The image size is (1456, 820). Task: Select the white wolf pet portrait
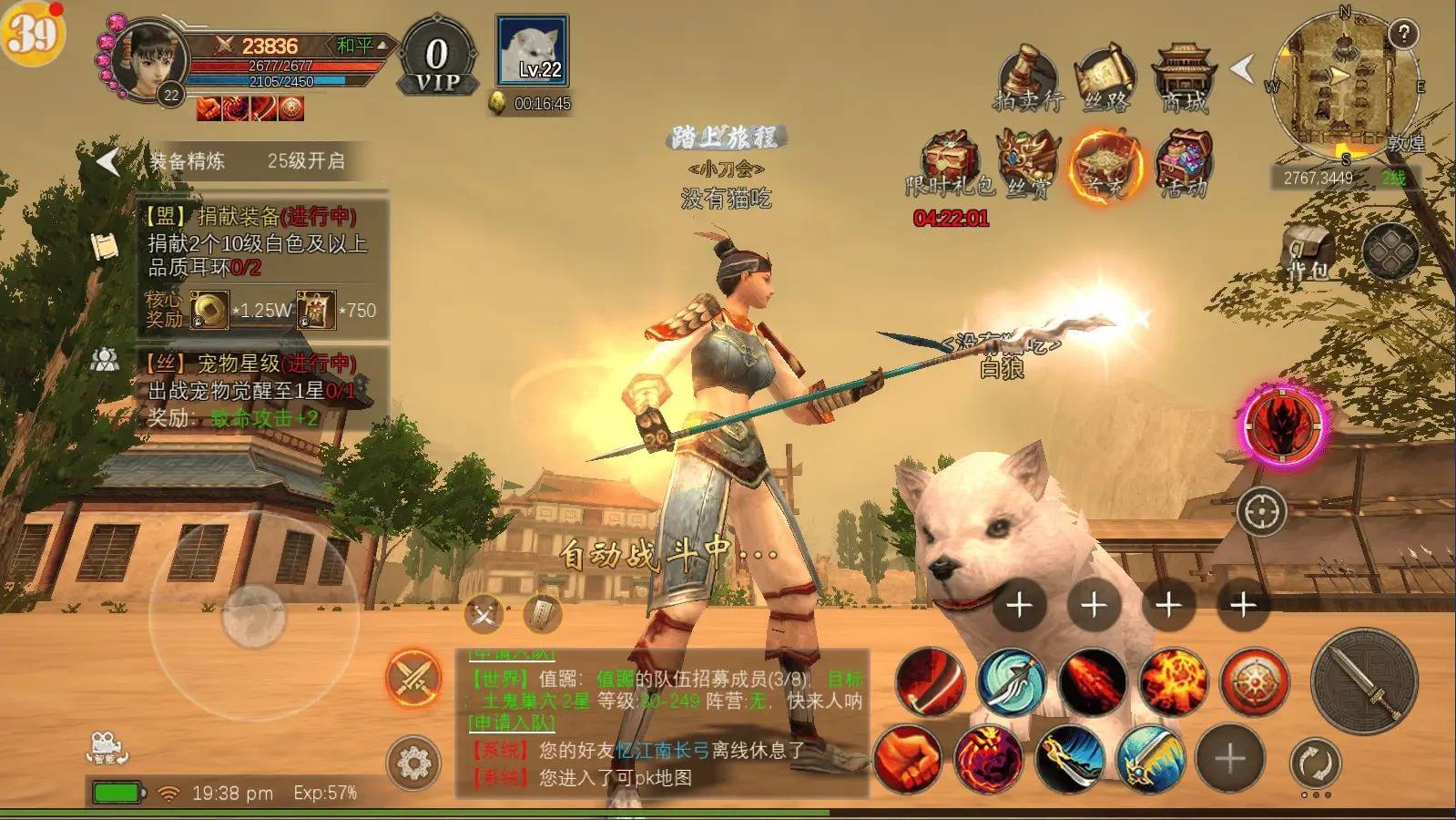click(x=532, y=51)
